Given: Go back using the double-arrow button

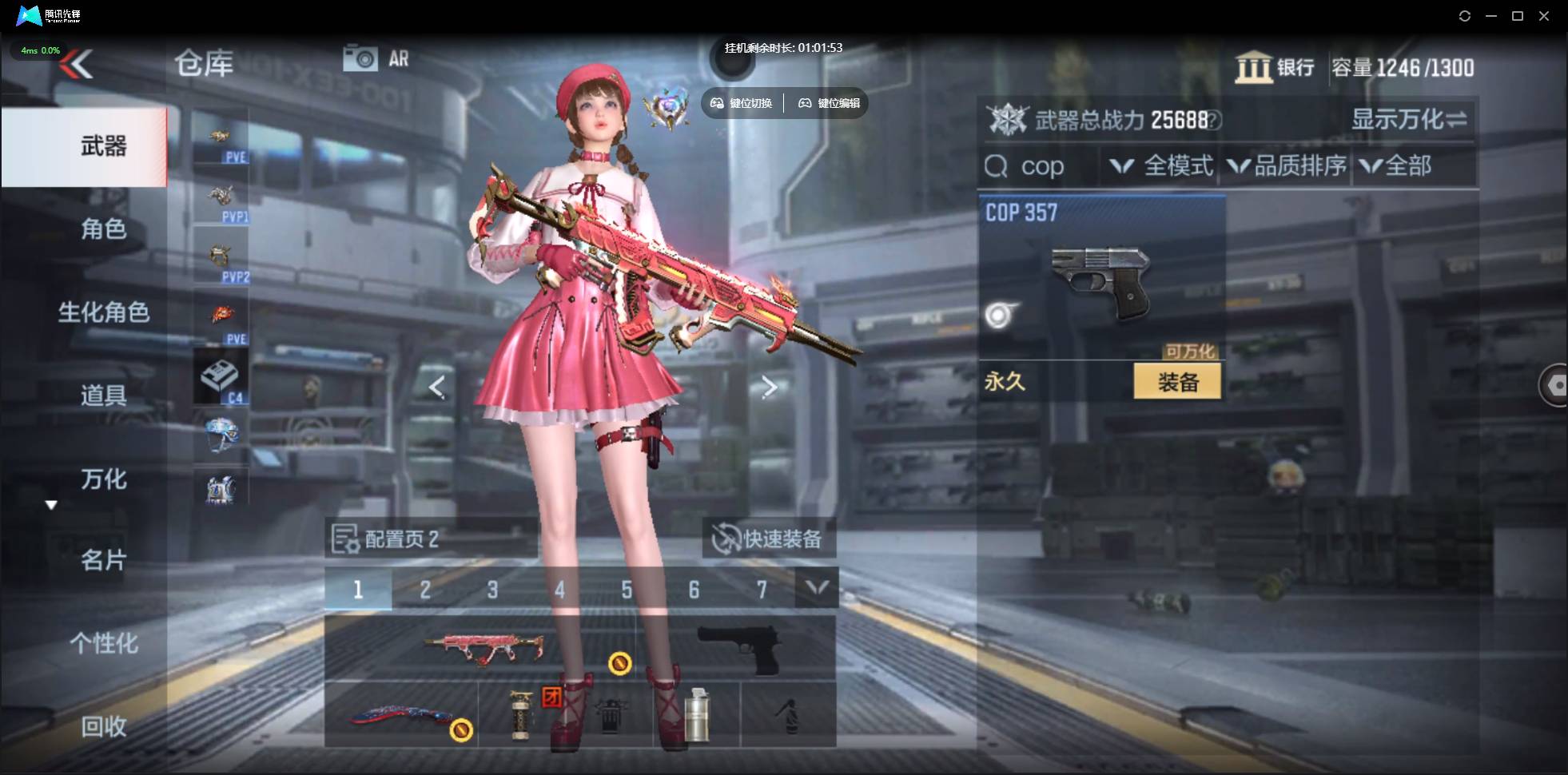Looking at the screenshot, I should click(x=78, y=64).
